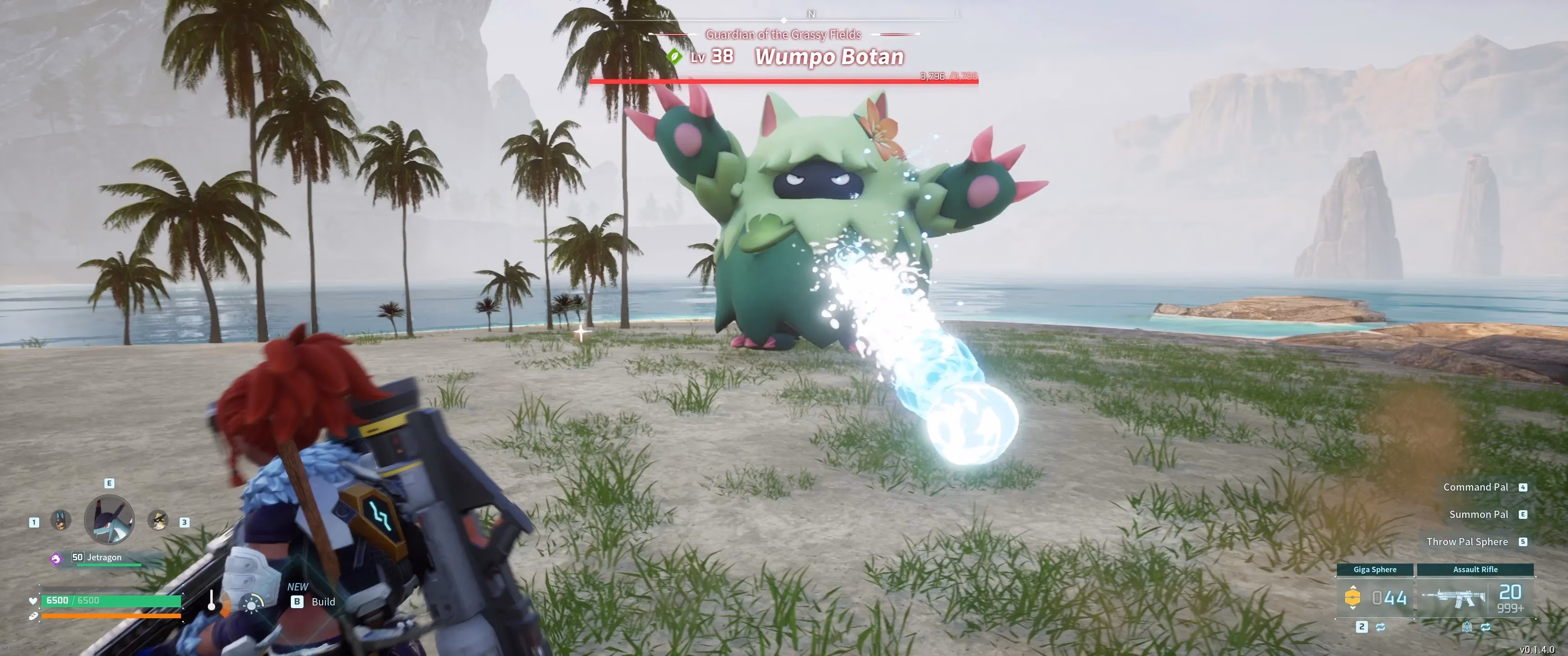This screenshot has height=656, width=1568.
Task: Select the Jetragon portrait in party wheel
Action: 109,519
